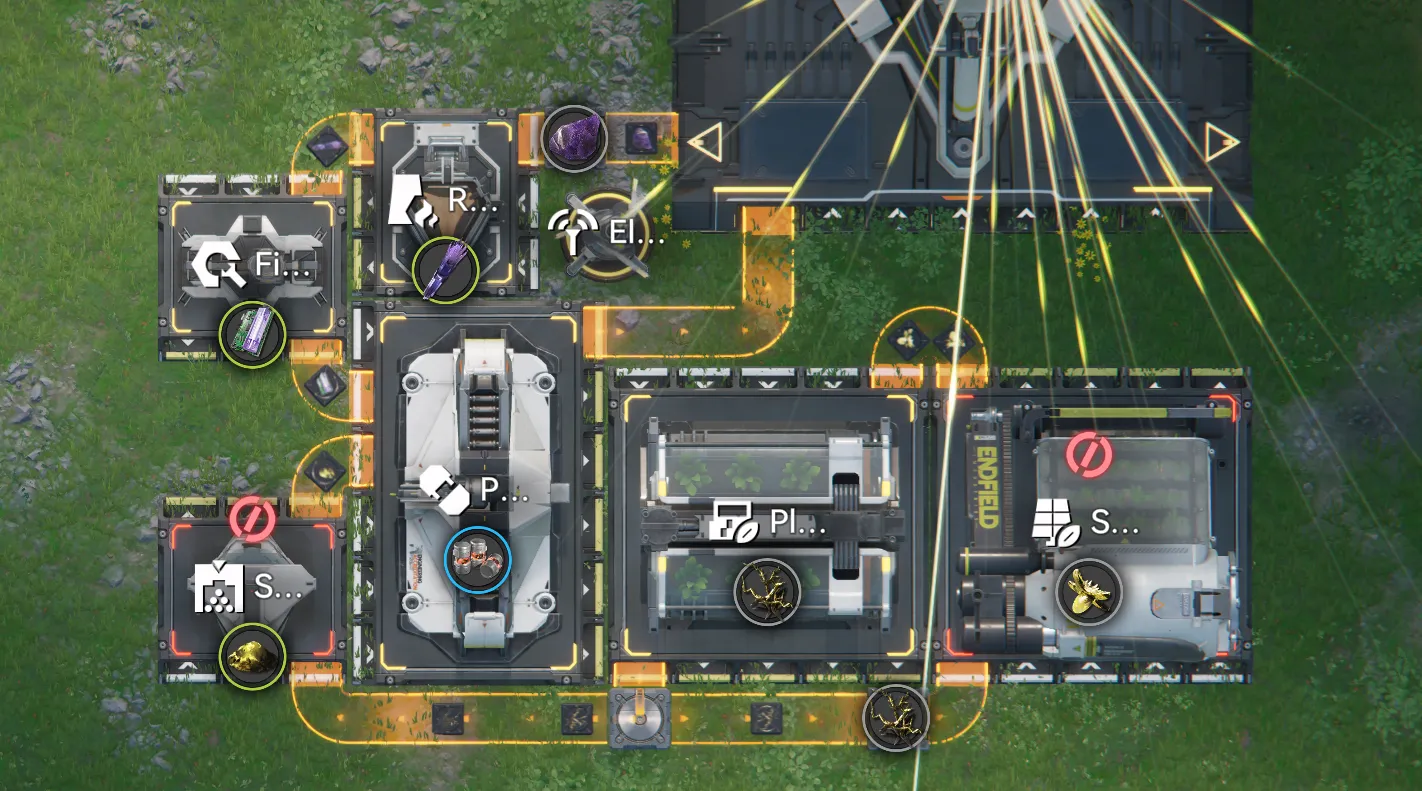
Task: Open the triangle arrow on the upper depot panel
Action: click(x=706, y=142)
